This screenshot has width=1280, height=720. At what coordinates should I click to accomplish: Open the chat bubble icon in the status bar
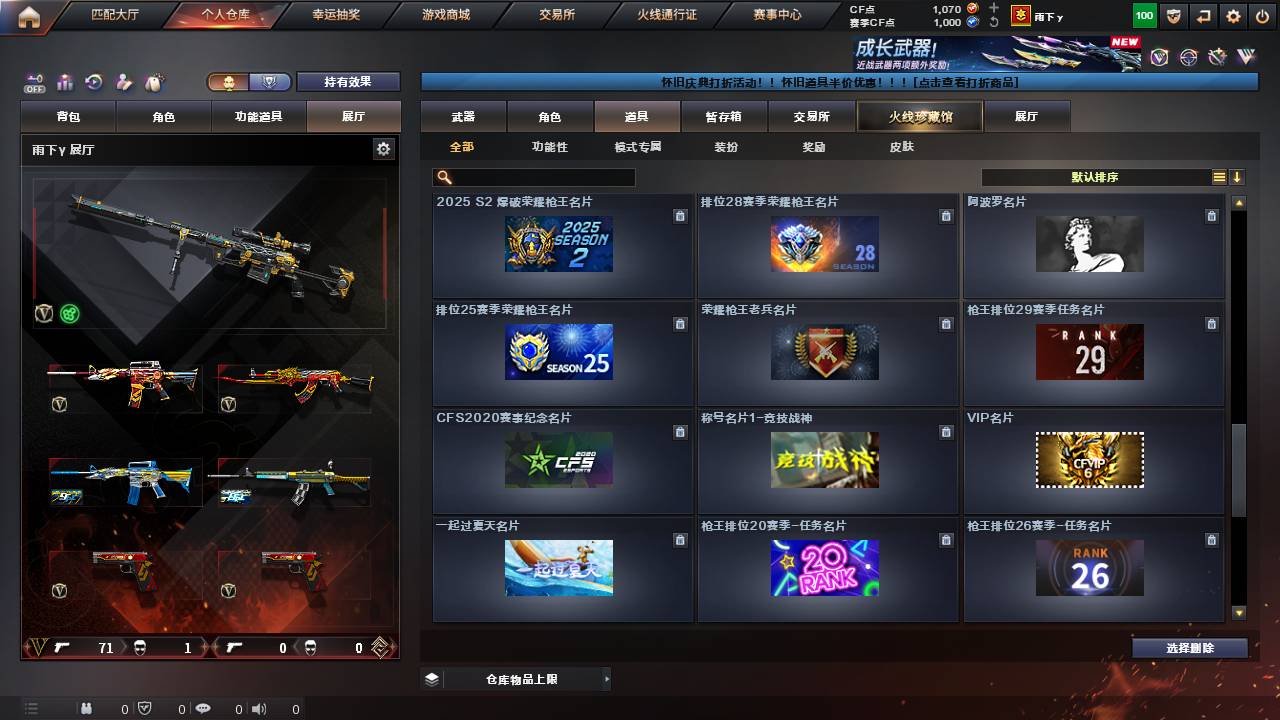click(x=203, y=708)
